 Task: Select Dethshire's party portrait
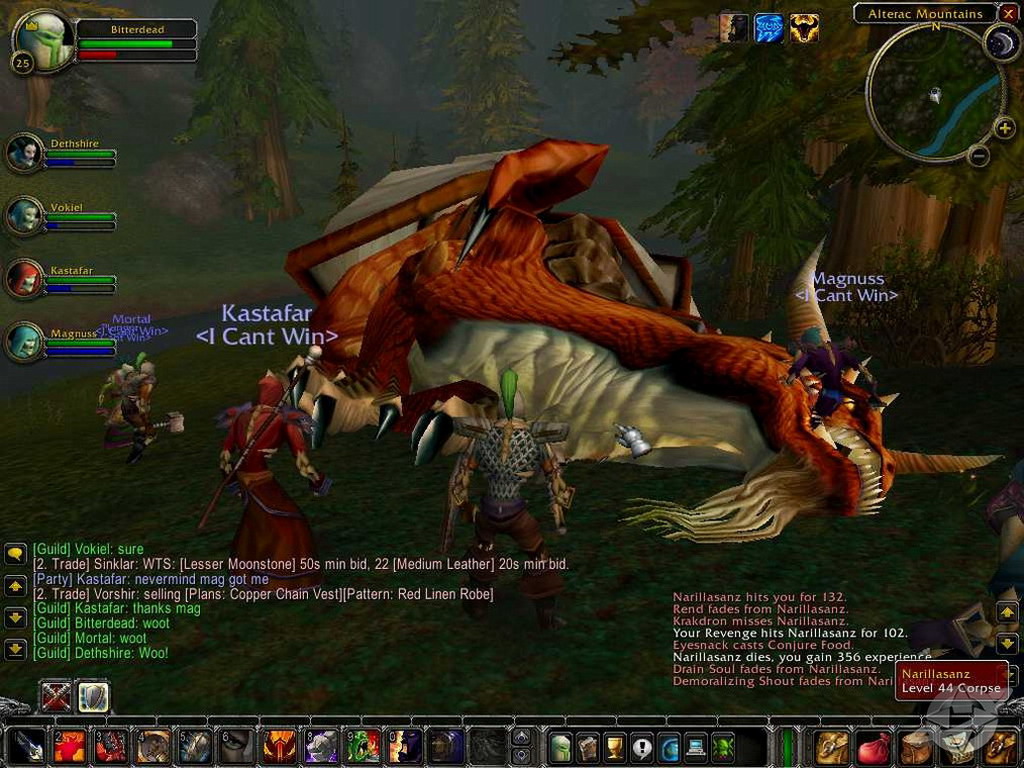pos(25,153)
